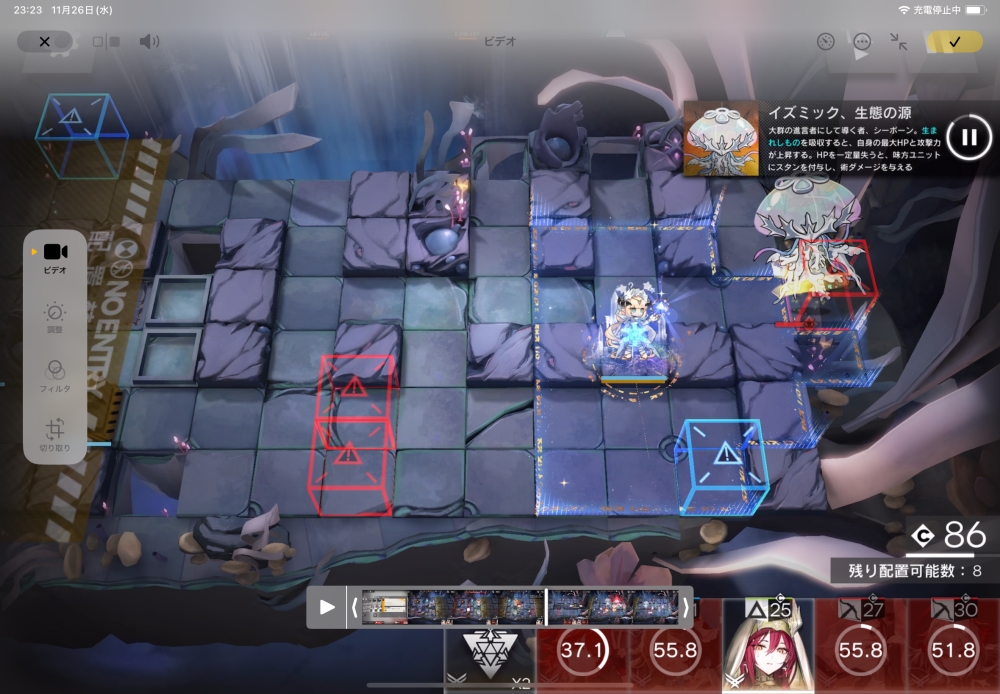Select the ビデオ editing tool

pos(55,257)
